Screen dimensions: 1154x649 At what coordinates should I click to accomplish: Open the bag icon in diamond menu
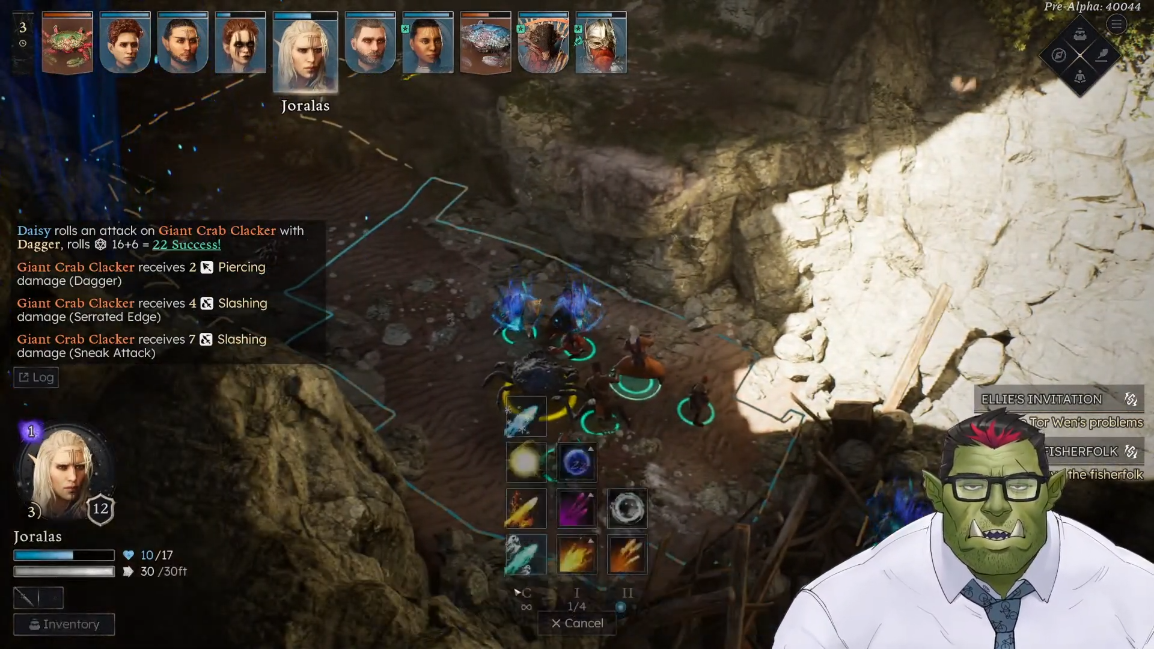click(x=1080, y=34)
